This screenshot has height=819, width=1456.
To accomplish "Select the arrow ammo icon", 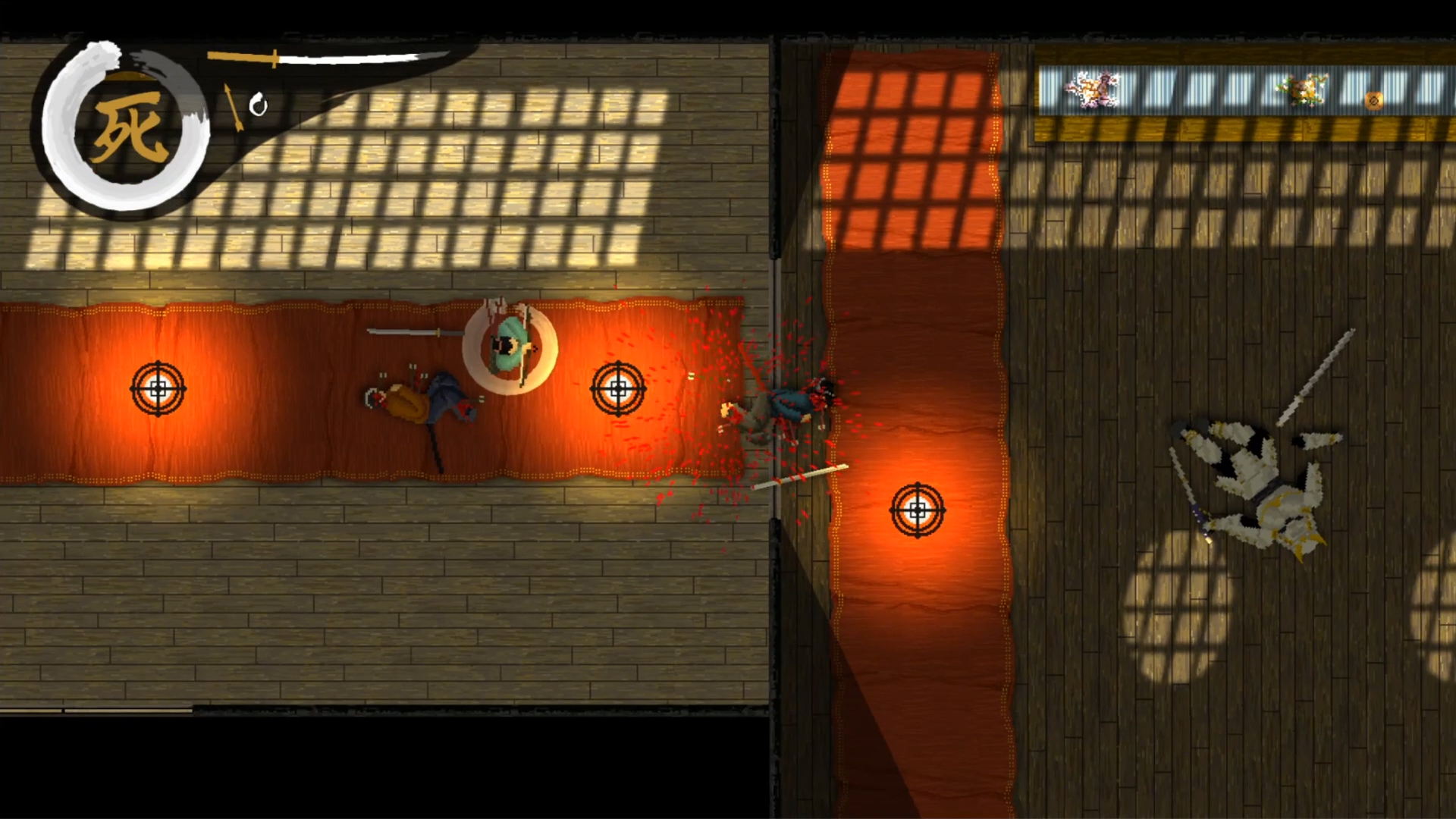I will point(231,106).
